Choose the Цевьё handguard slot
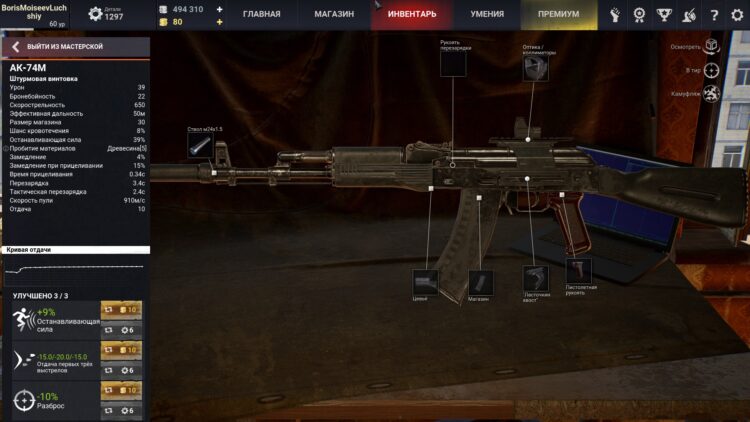Viewport: 750px width, 422px height. coord(425,280)
